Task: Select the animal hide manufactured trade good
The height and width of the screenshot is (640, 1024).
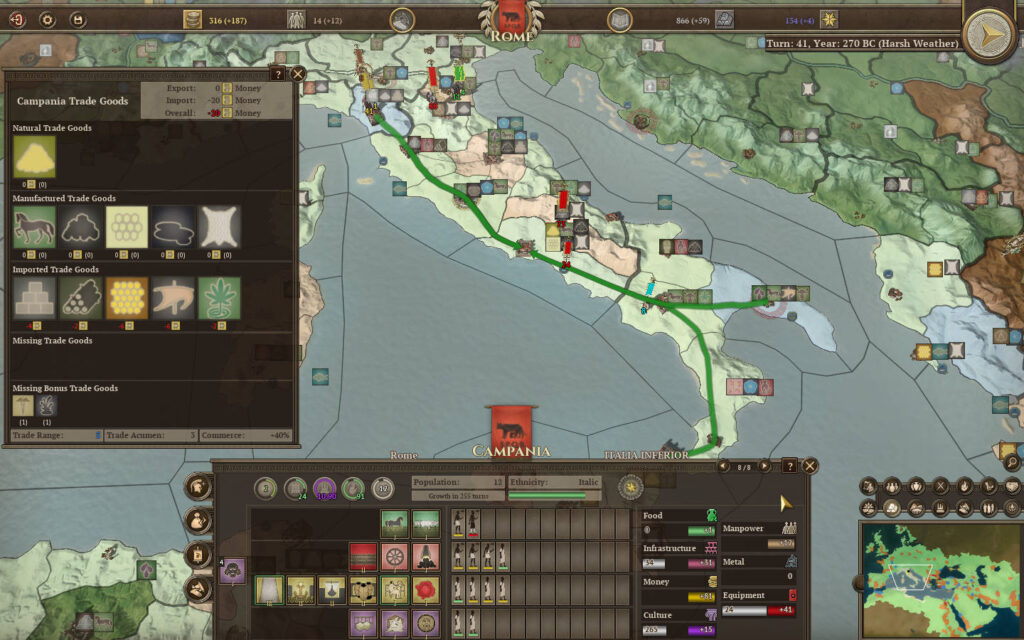Action: (x=220, y=227)
